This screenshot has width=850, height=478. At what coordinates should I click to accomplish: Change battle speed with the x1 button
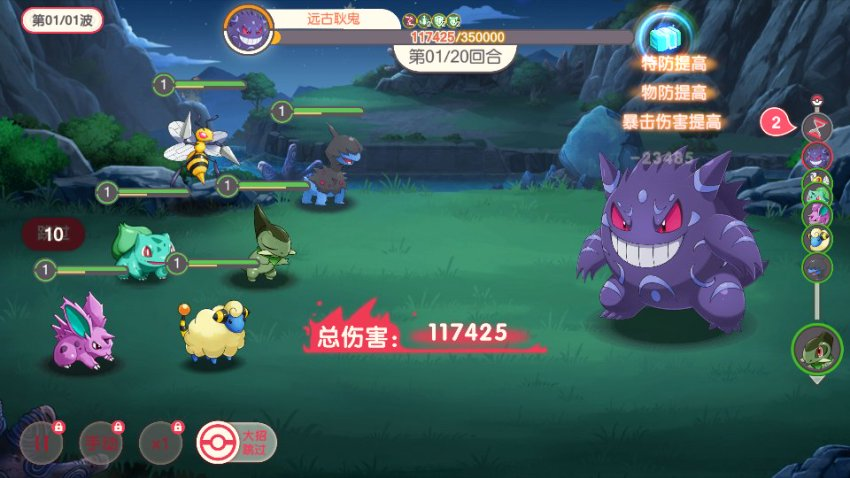(158, 441)
